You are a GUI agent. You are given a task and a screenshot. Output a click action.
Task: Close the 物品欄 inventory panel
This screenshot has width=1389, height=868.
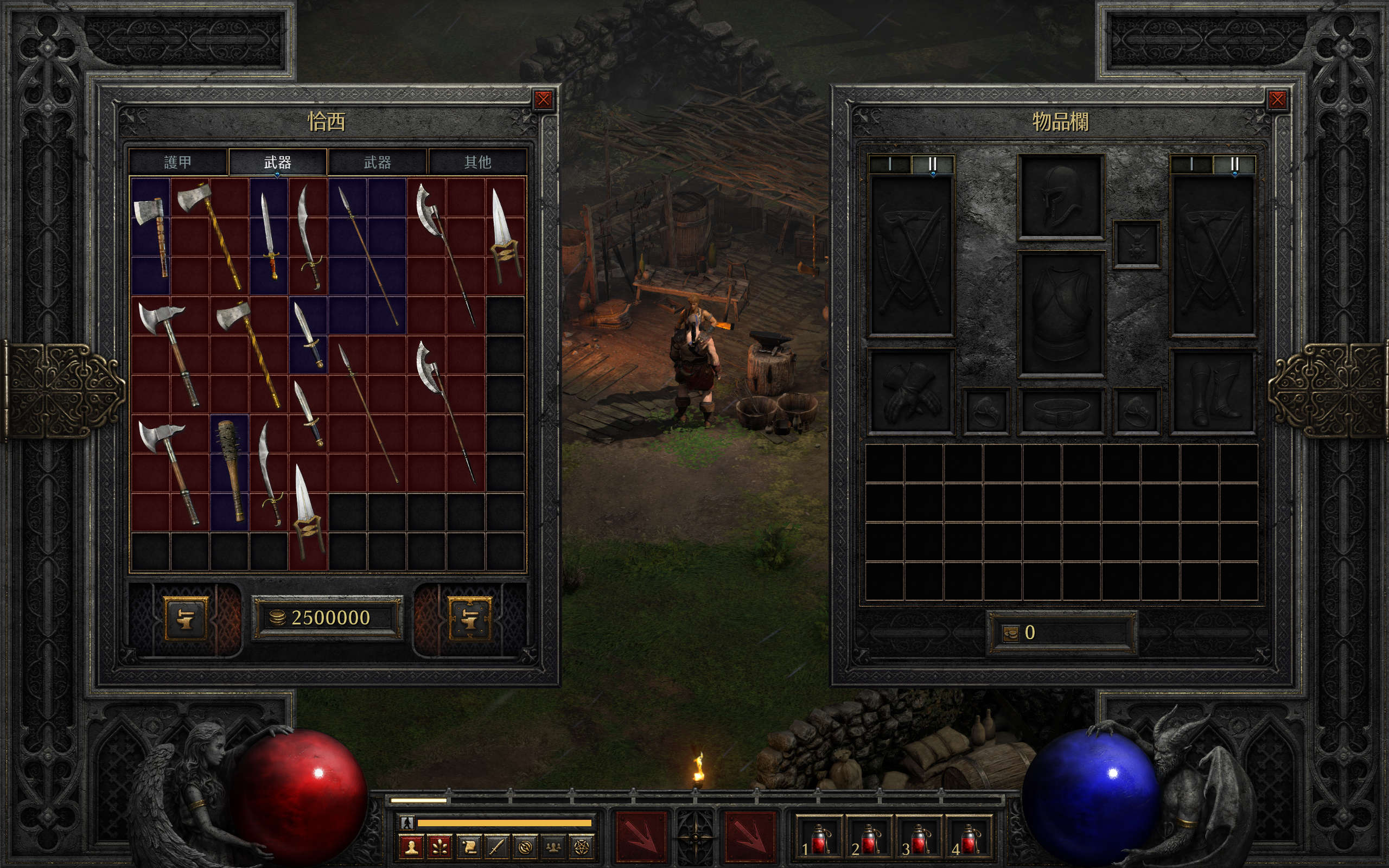[1277, 100]
